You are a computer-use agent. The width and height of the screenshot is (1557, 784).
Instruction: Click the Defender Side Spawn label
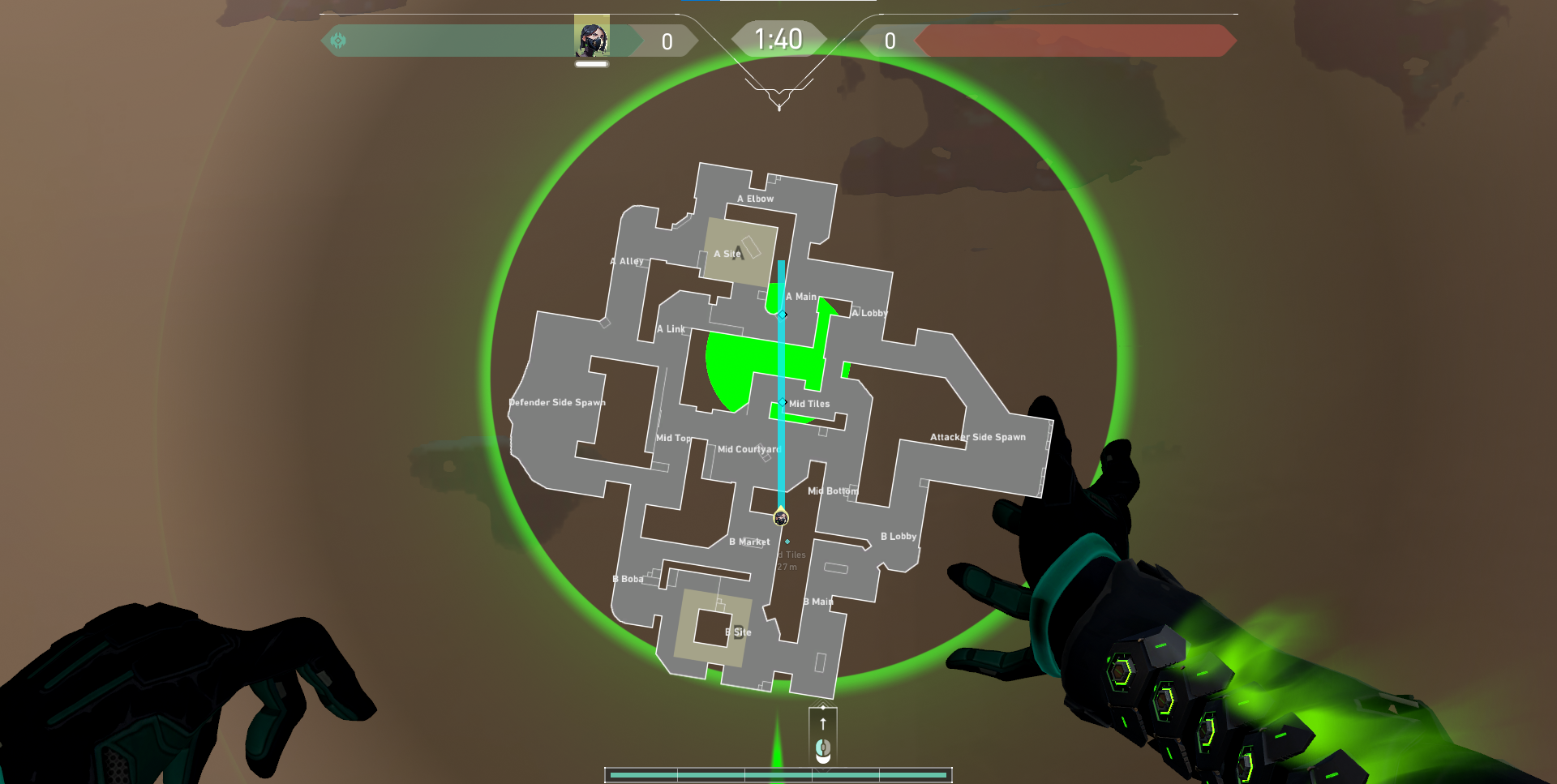556,401
